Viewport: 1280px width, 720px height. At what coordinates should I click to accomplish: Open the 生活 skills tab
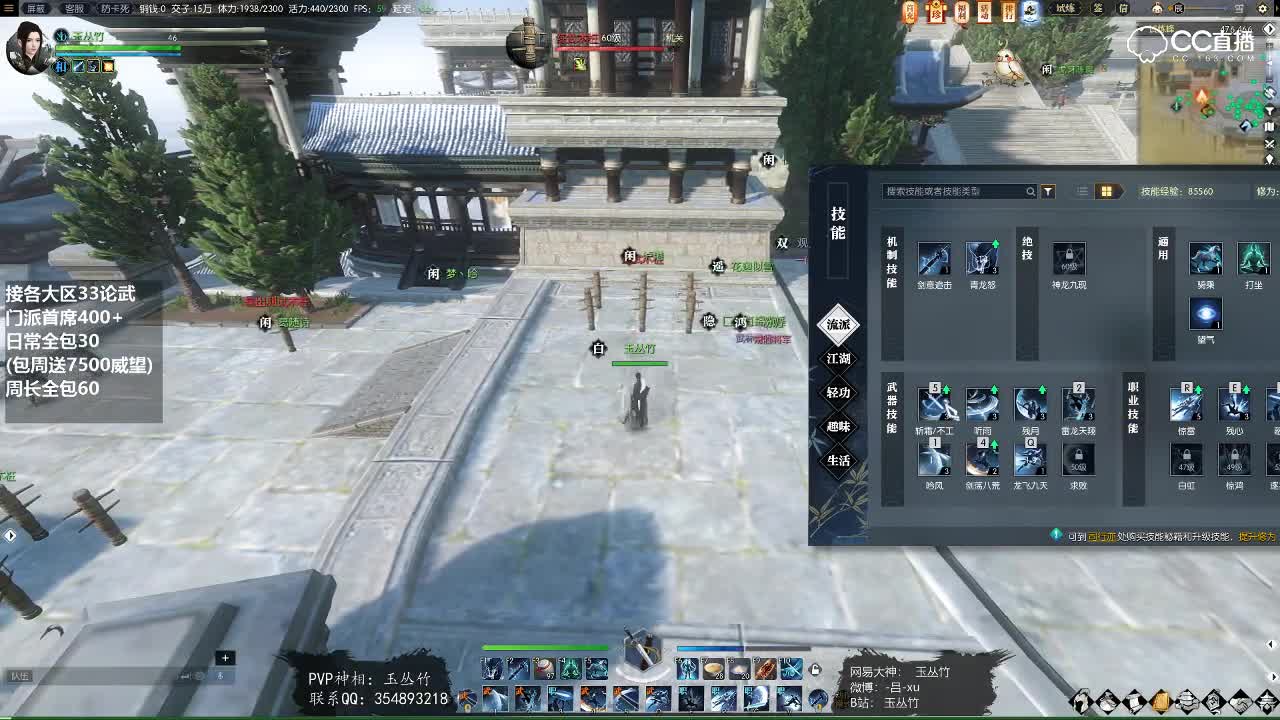click(x=838, y=459)
